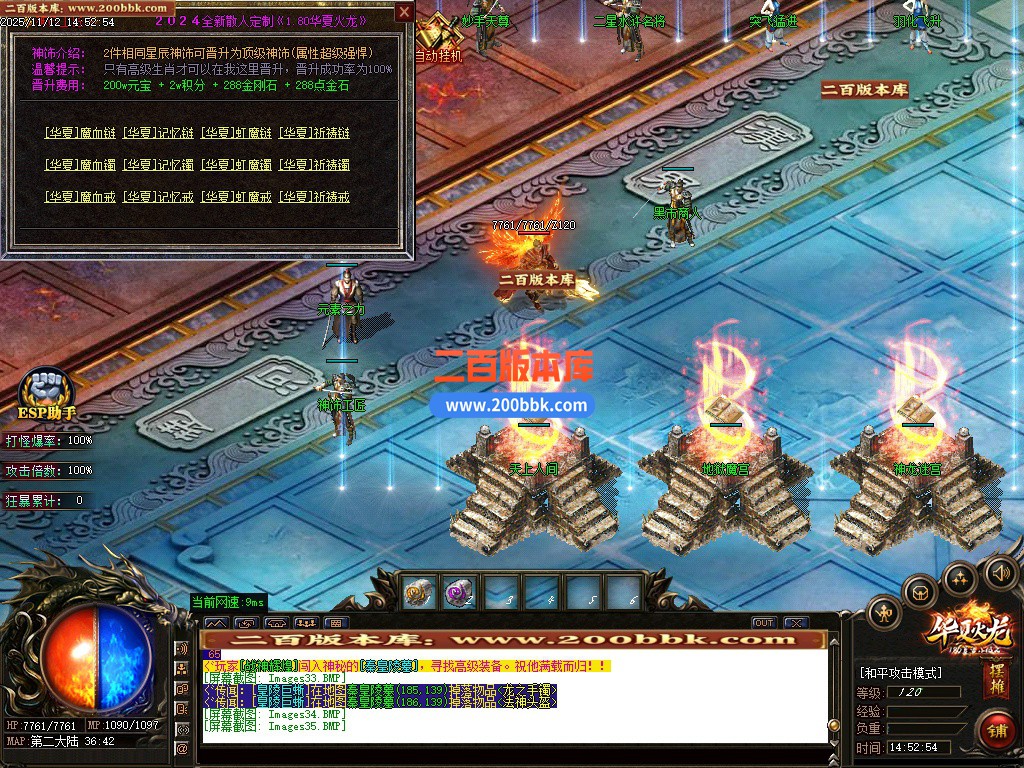Click the [华夏]祈祷戒 option

click(x=314, y=197)
